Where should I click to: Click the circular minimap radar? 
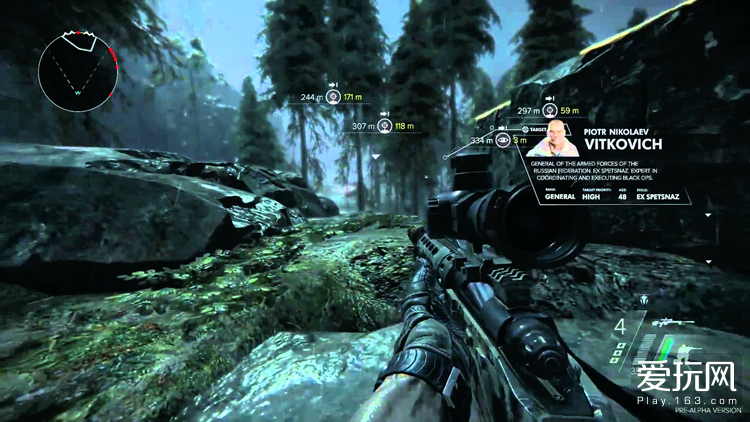coord(78,69)
